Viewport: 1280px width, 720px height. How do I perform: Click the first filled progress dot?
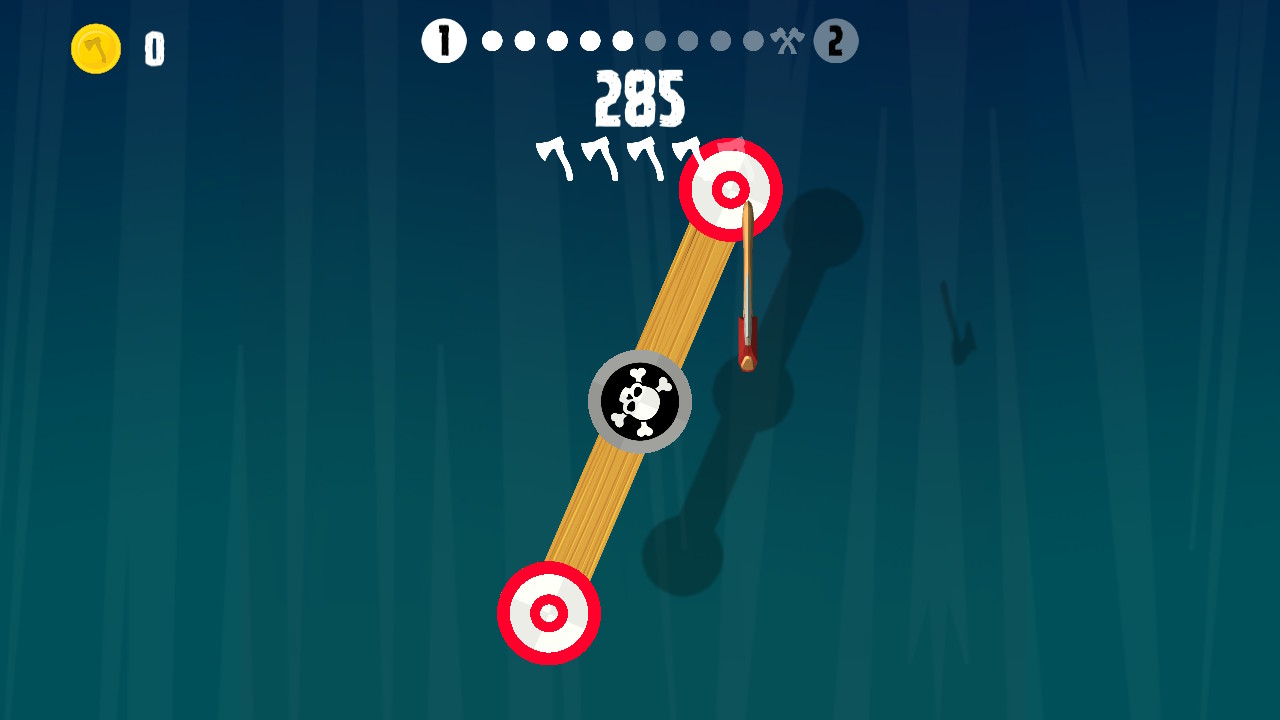(x=490, y=41)
